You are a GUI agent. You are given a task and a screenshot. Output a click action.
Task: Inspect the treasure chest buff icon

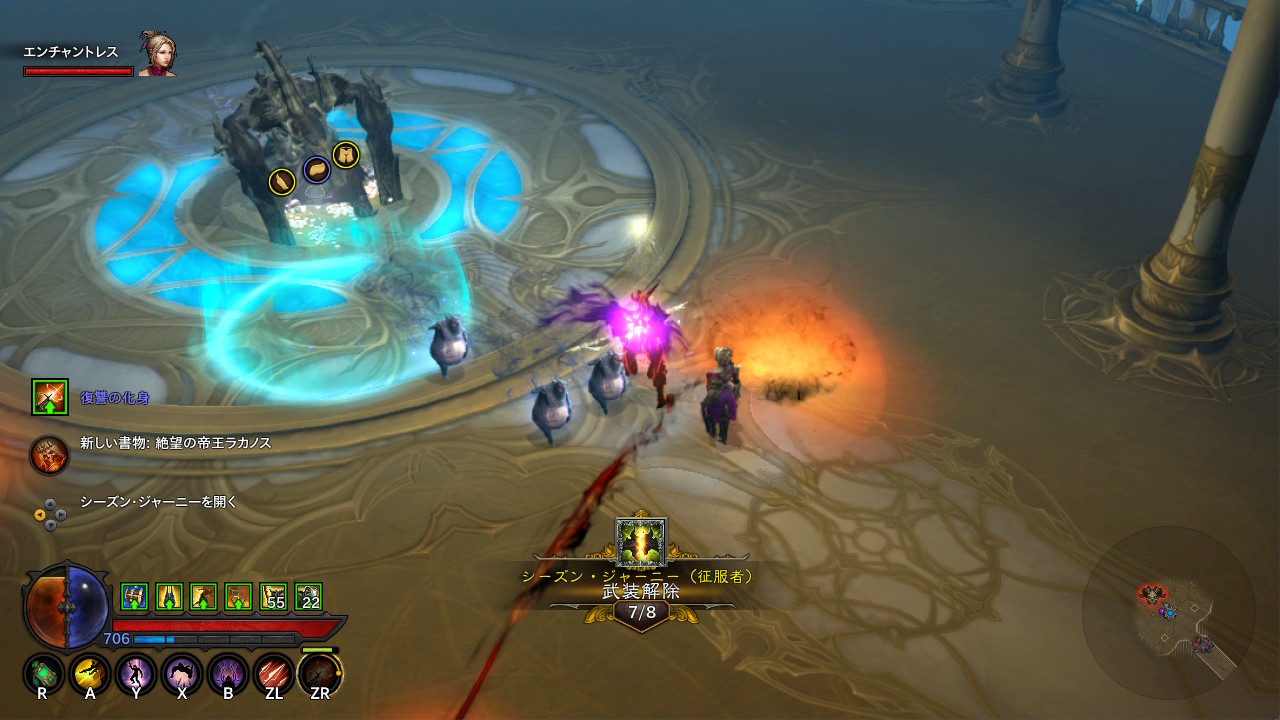134,597
